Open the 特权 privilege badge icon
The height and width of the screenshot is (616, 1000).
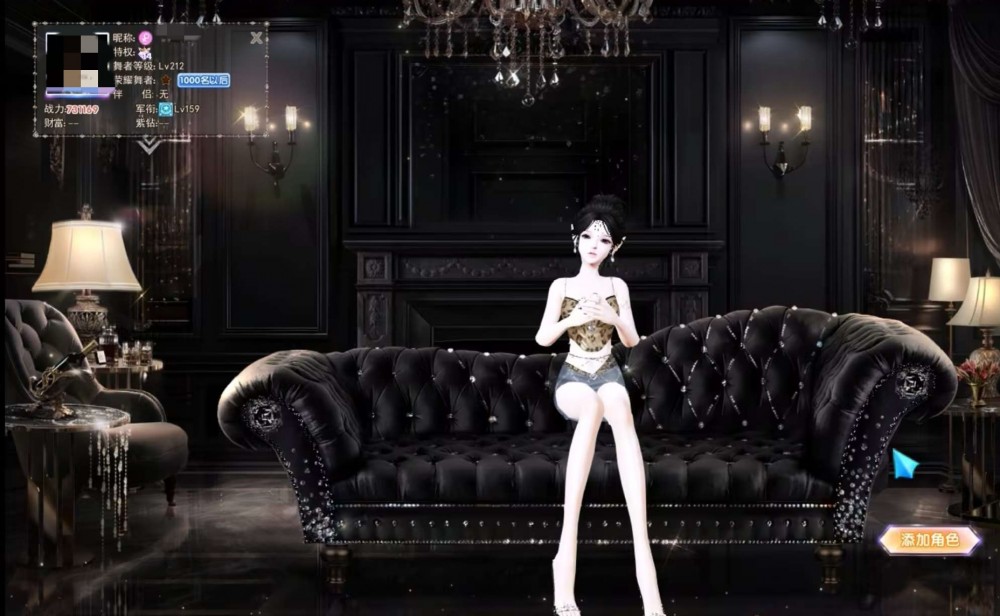pos(144,52)
